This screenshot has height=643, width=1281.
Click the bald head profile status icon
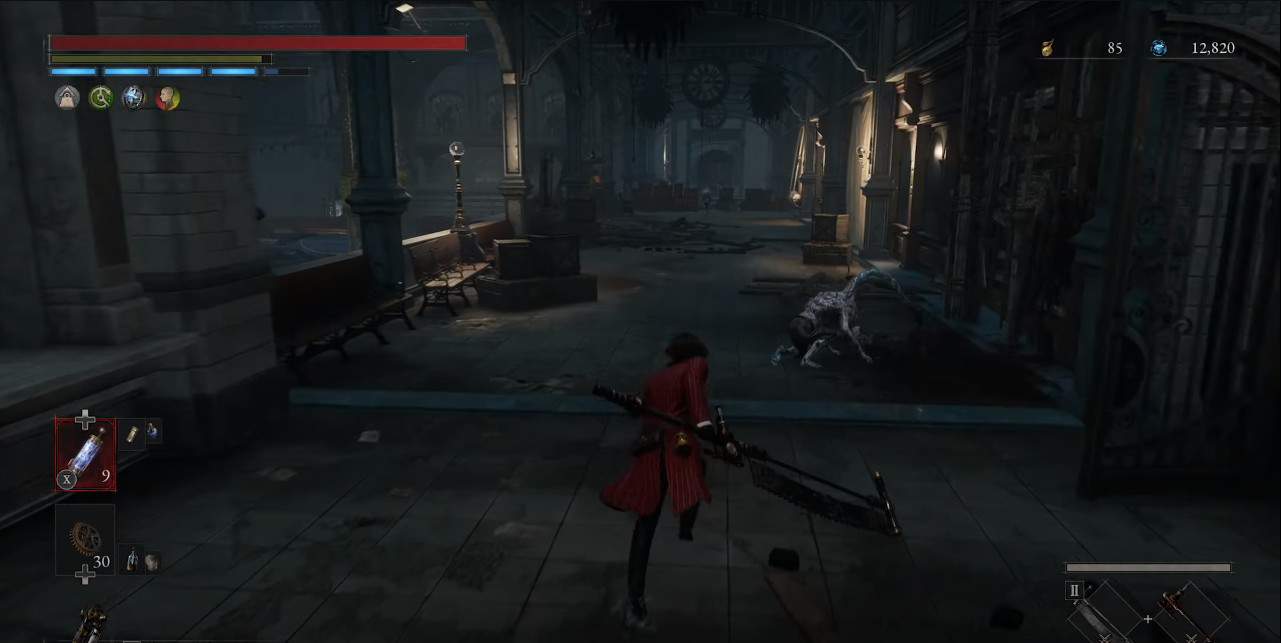point(167,97)
